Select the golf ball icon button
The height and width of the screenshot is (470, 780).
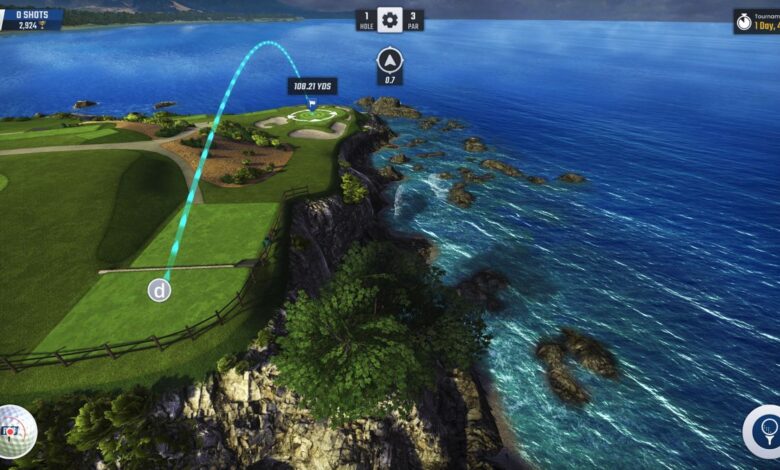(15, 431)
